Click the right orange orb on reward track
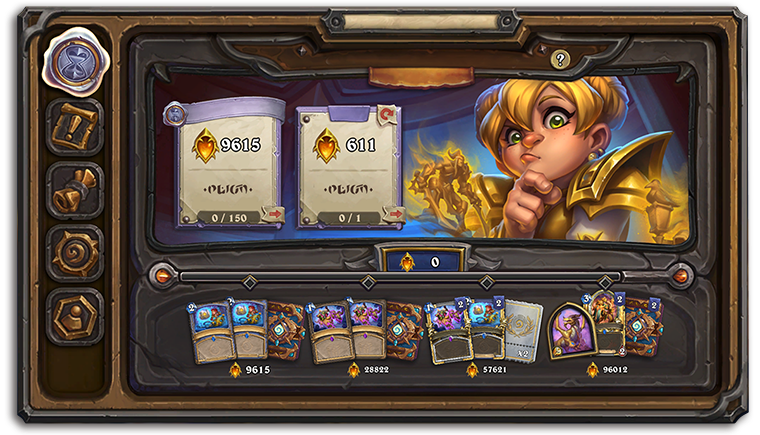The height and width of the screenshot is (435, 760). click(x=680, y=273)
